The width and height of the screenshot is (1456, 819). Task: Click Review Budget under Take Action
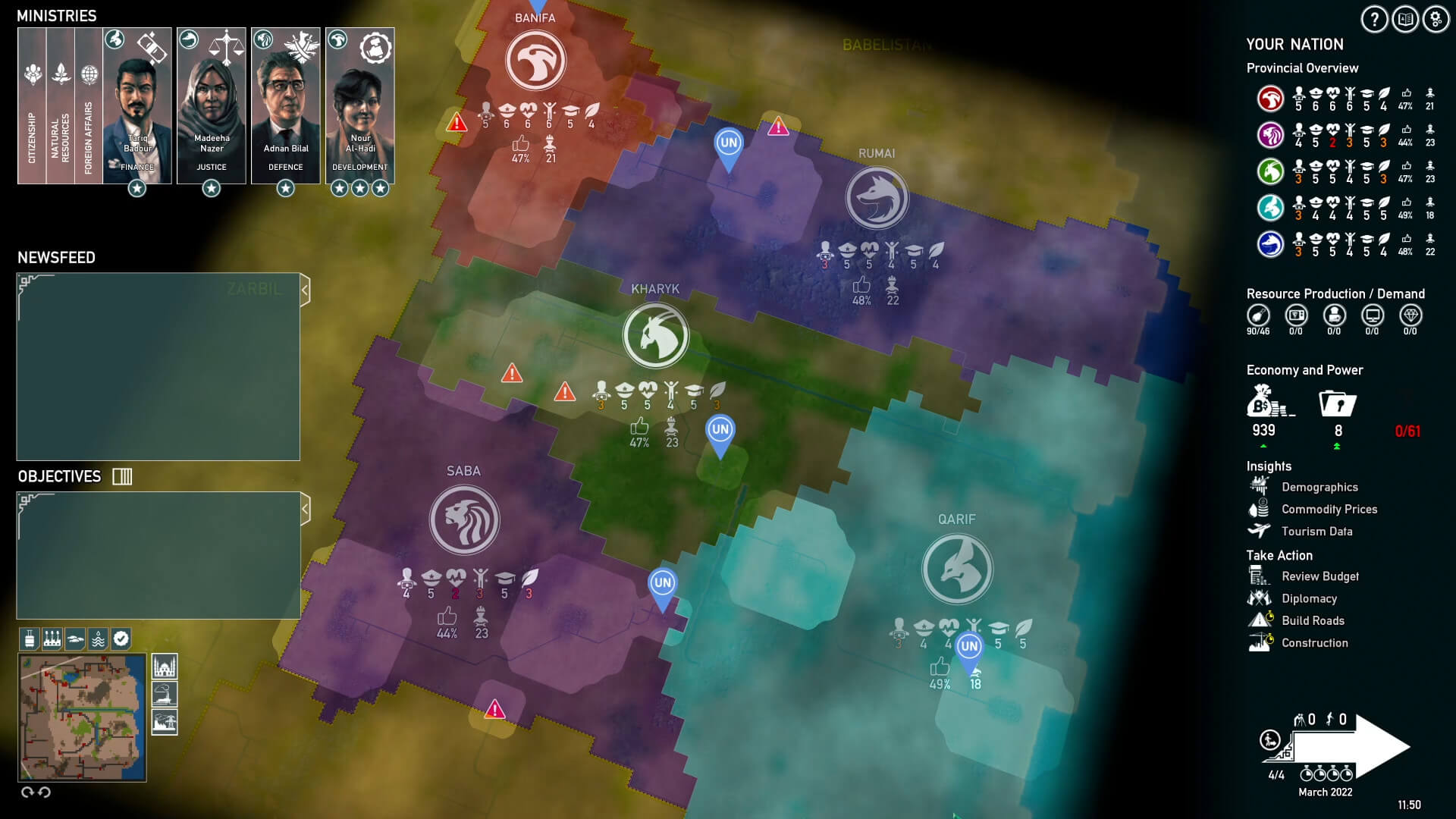point(1321,576)
